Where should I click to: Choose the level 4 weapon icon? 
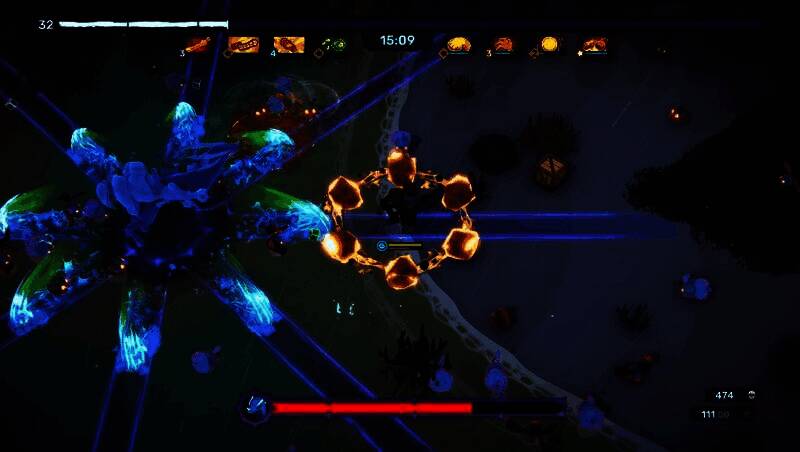coord(289,44)
